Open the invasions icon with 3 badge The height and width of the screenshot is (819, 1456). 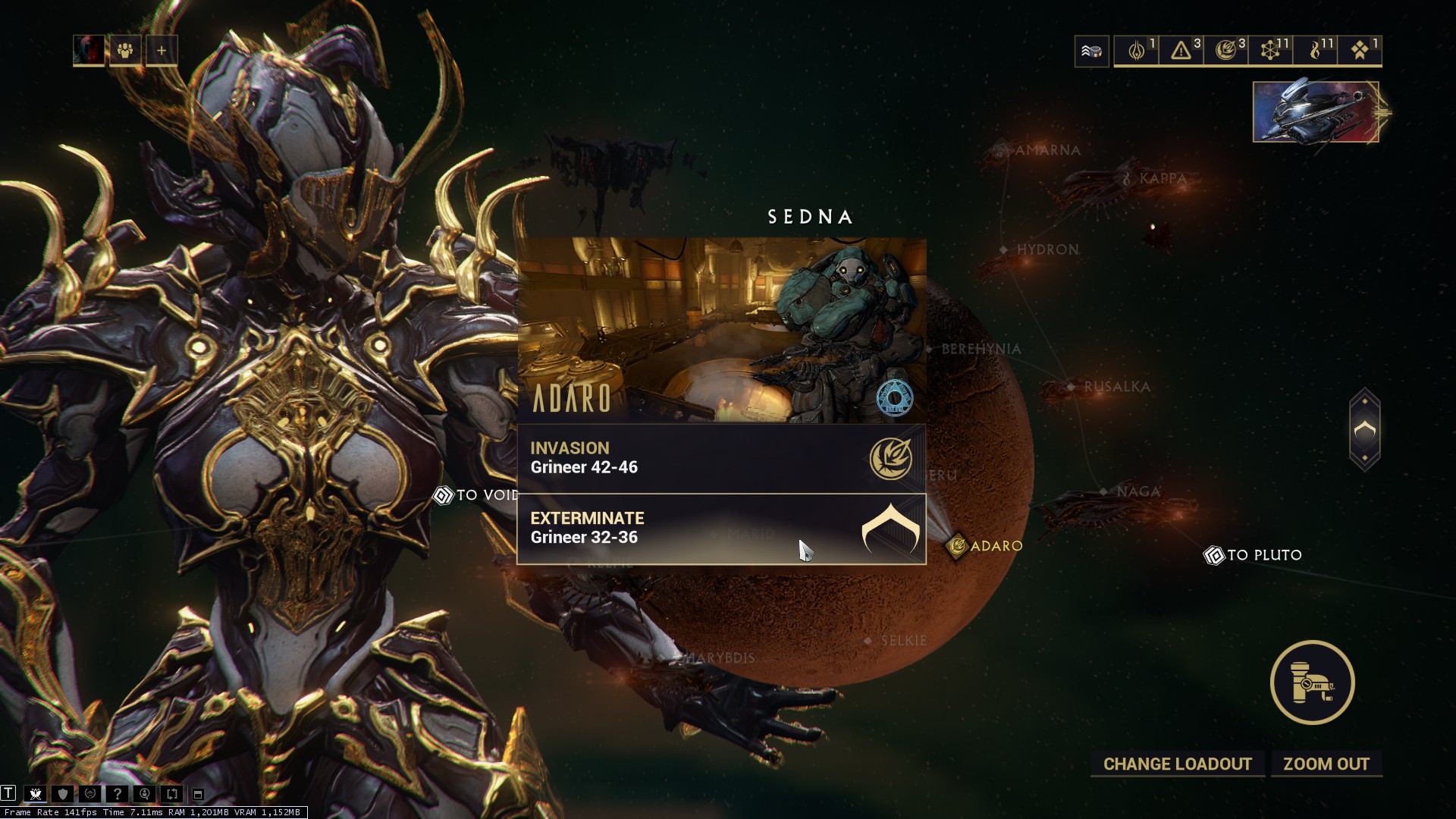pos(1226,51)
